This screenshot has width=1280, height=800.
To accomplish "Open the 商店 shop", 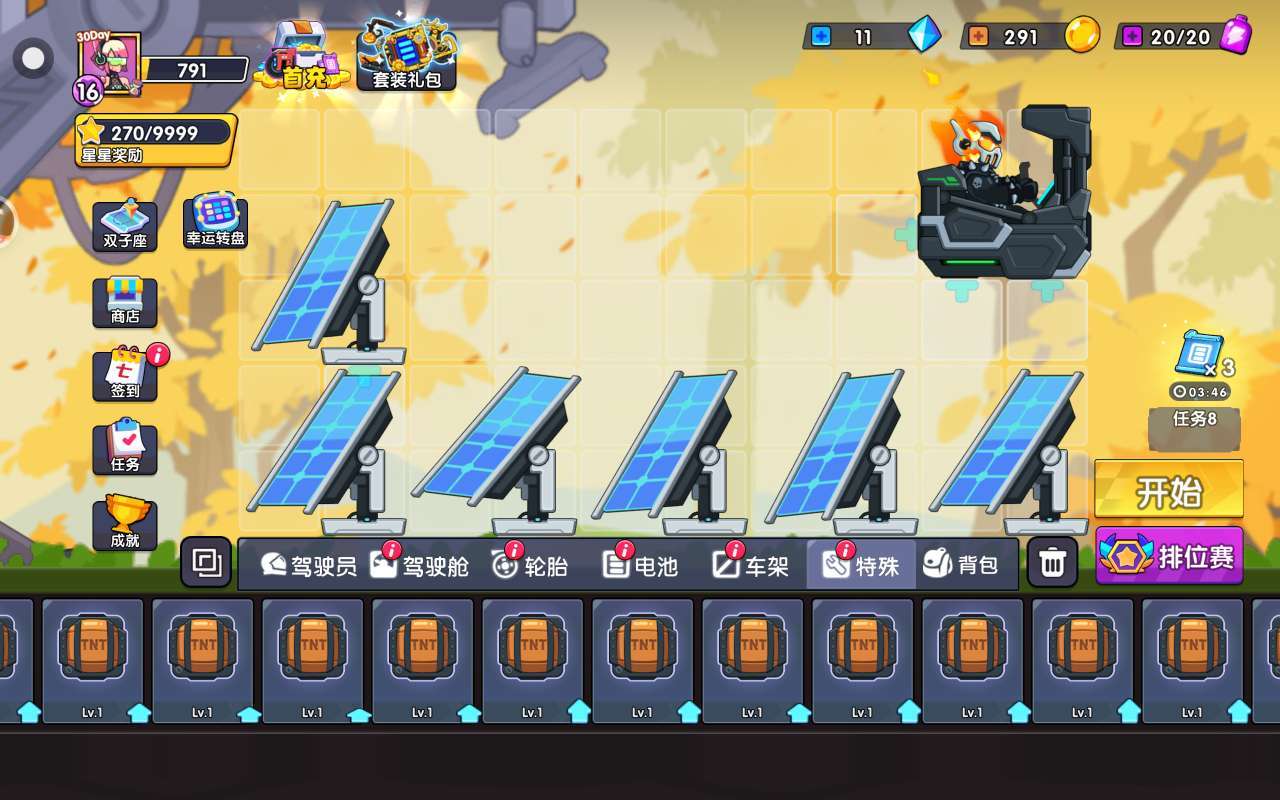I will (x=125, y=302).
